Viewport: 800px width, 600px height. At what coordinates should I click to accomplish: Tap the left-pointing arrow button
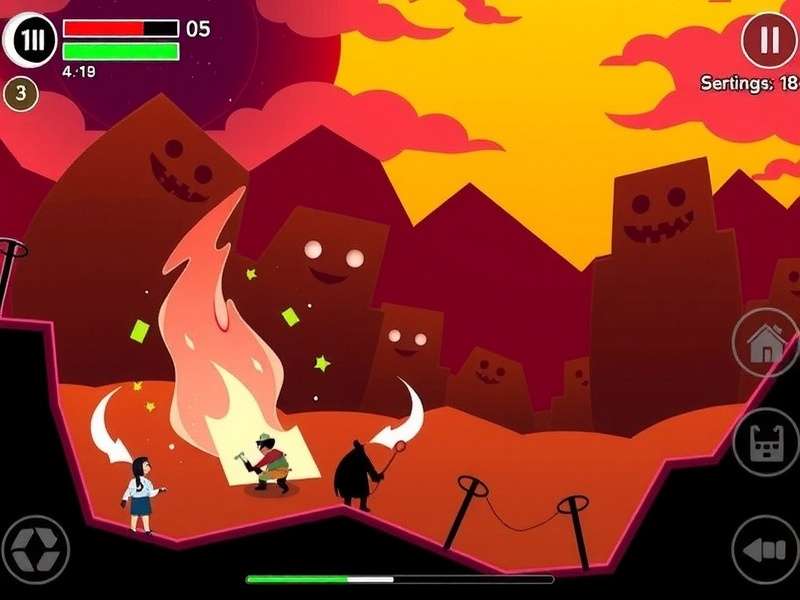765,549
